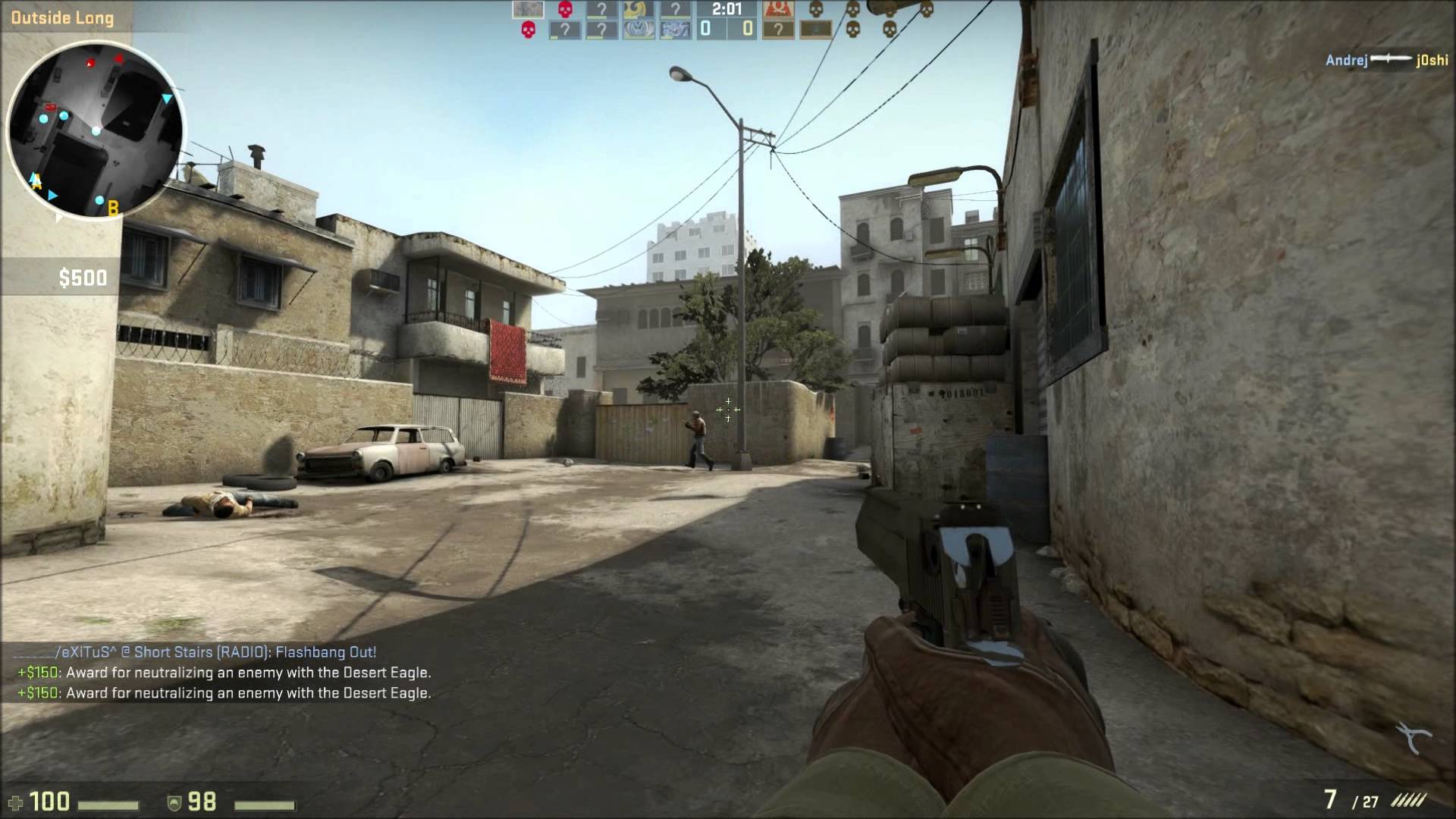
Task: Select the health cross icon near the HP counter
Action: [x=16, y=802]
